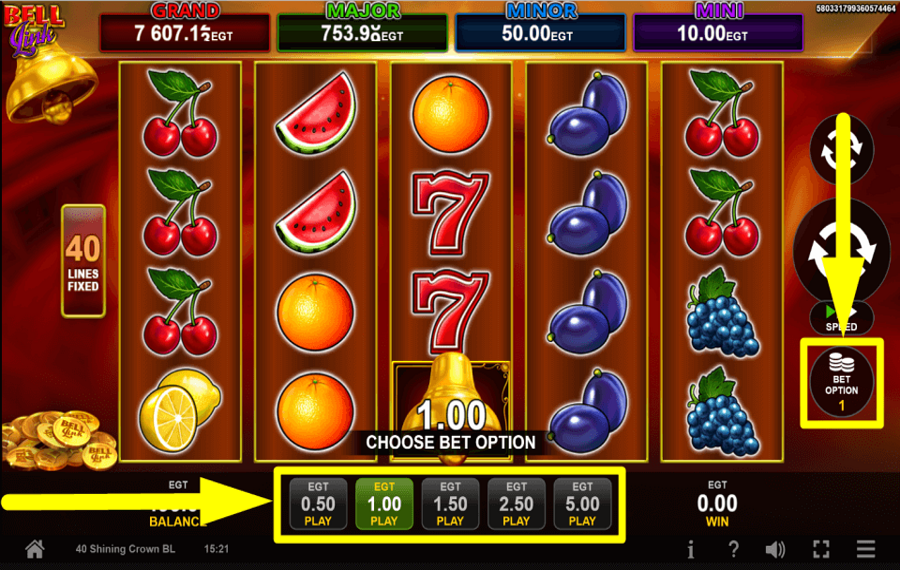The image size is (900, 570).
Task: Click the 40 Lines Fixed panel
Action: [83, 260]
